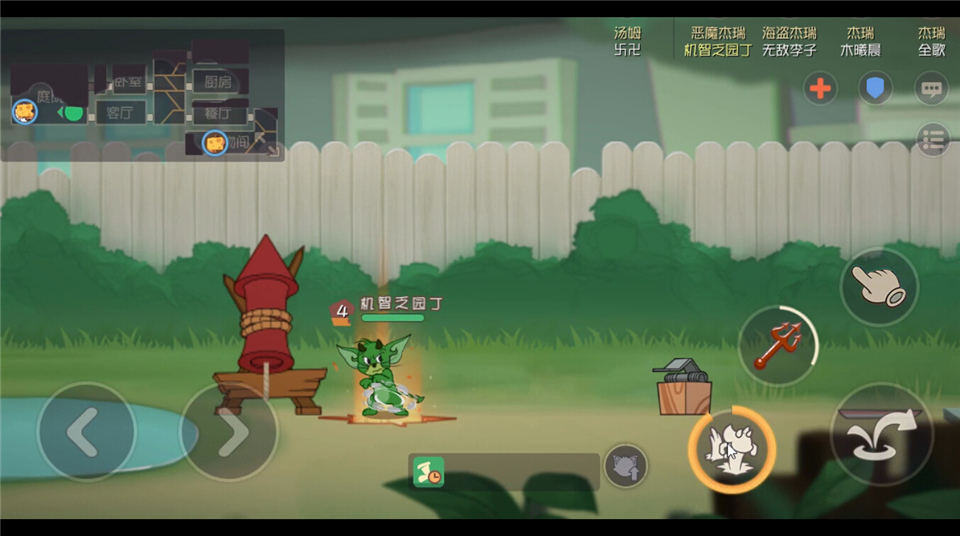Tap the red plus icon

point(820,88)
